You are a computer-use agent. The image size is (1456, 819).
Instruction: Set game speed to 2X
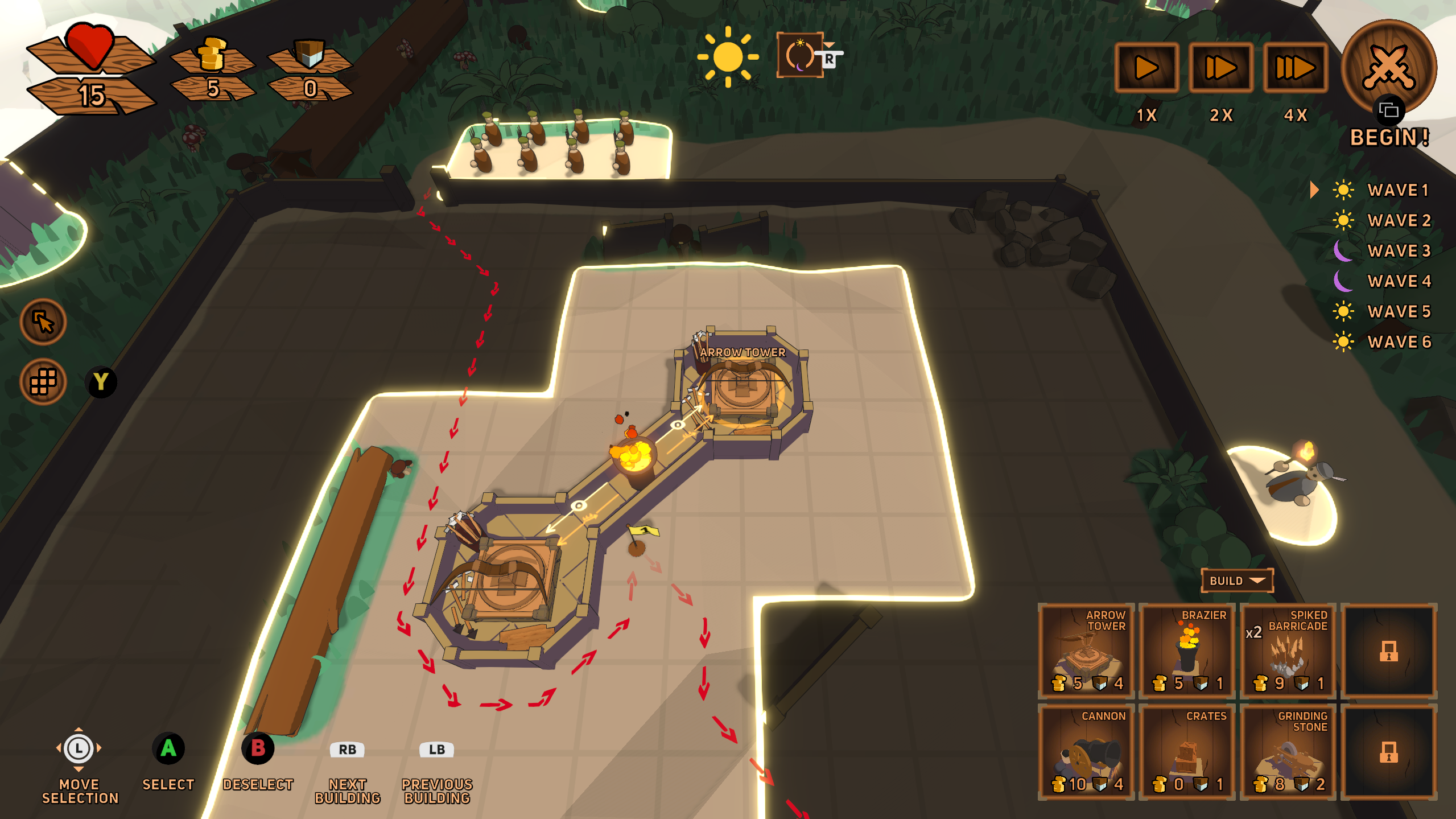[x=1220, y=68]
